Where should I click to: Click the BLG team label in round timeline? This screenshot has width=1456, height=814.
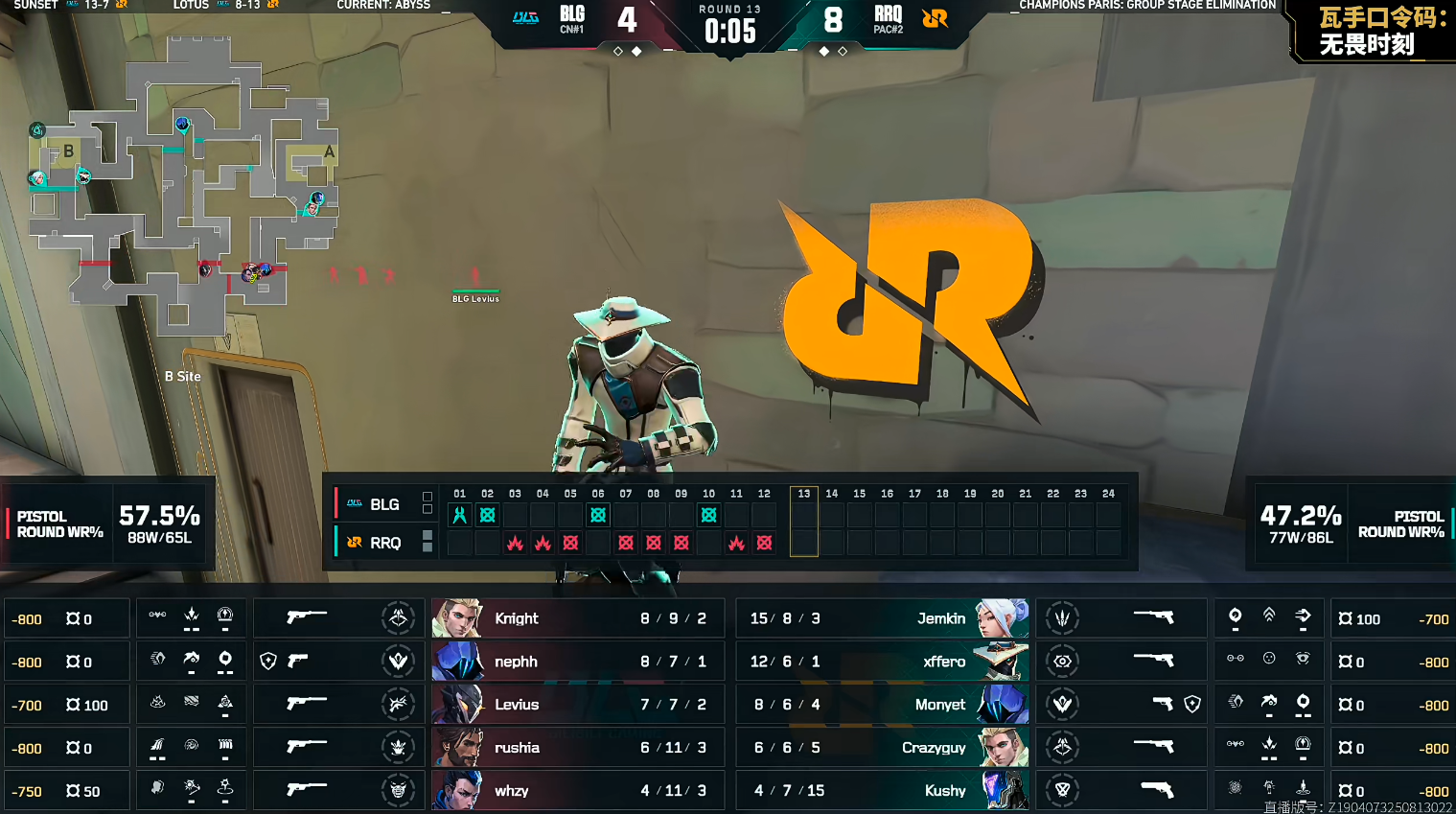tap(382, 504)
